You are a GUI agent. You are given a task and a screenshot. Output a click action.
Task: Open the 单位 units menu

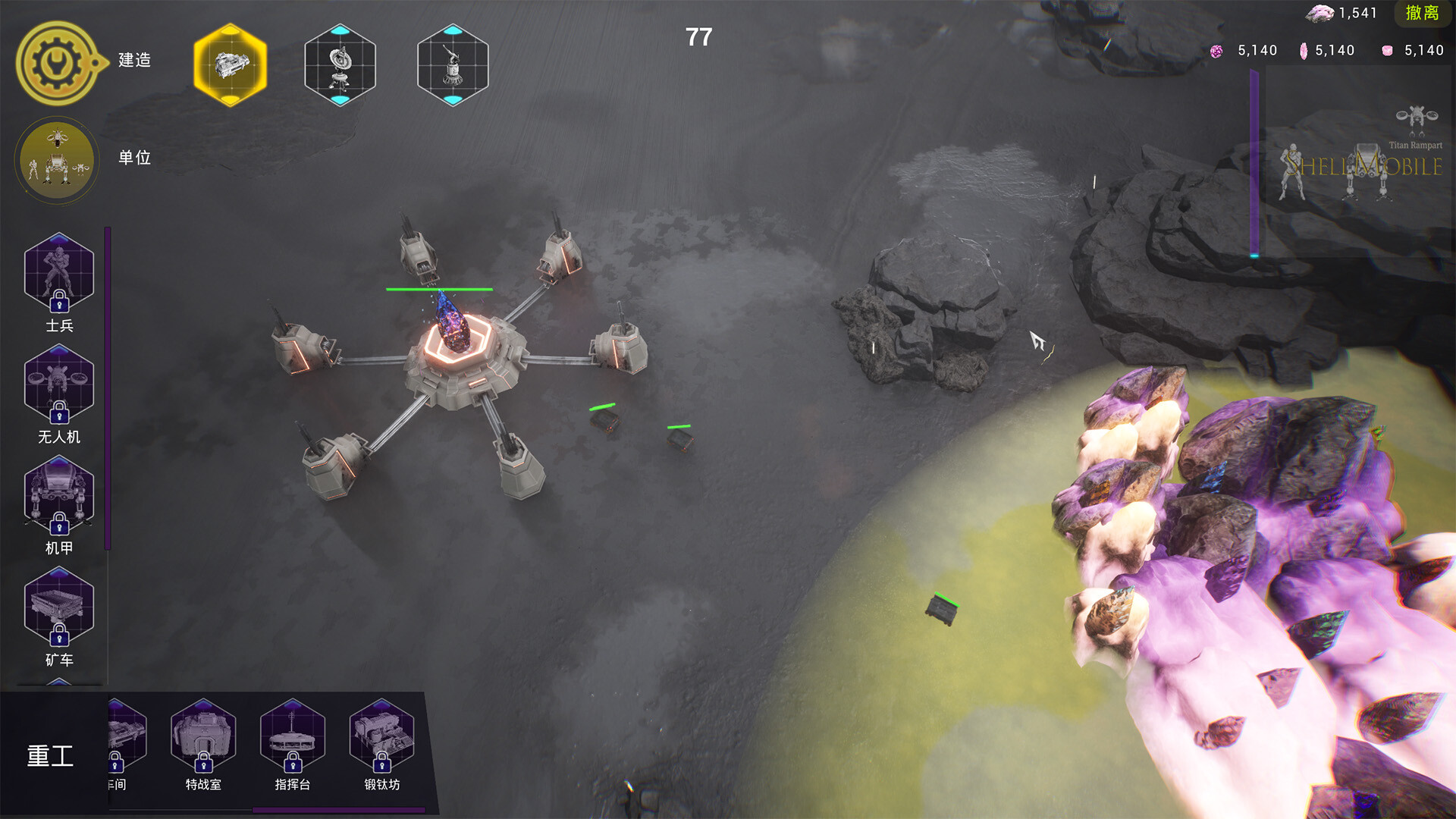tap(57, 159)
